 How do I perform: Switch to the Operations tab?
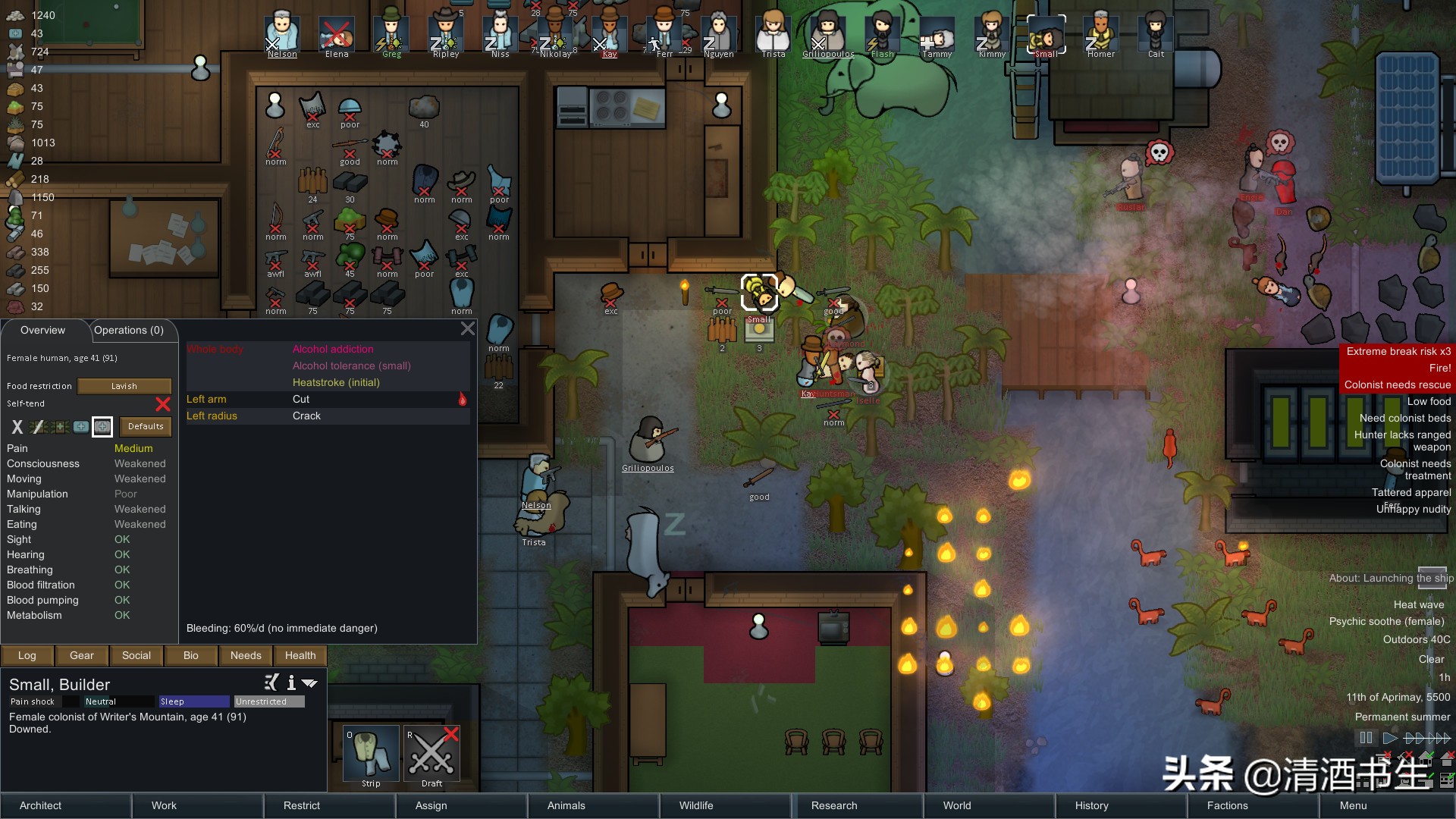point(129,330)
